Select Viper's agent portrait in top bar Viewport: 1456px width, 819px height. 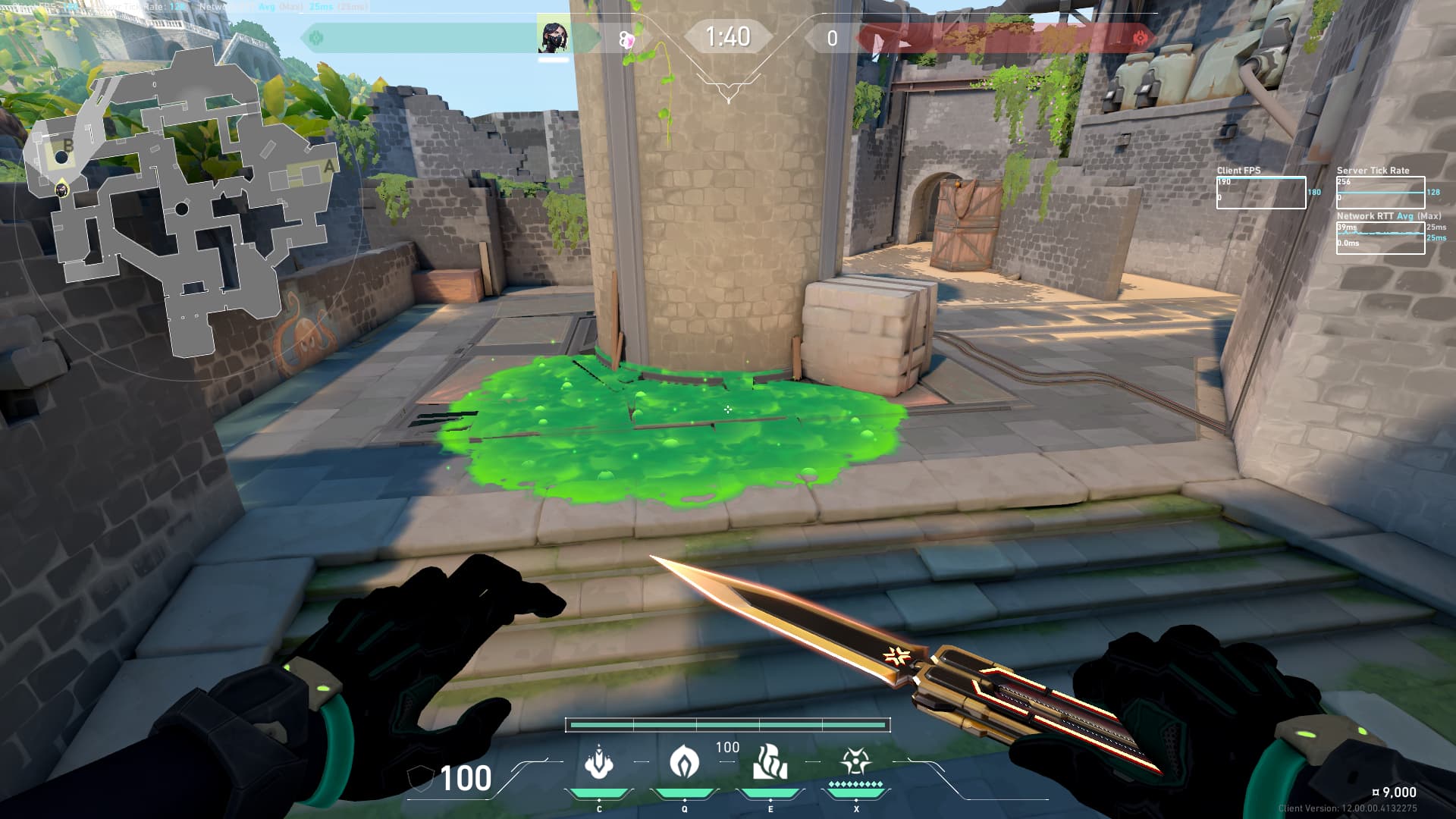pyautogui.click(x=553, y=37)
